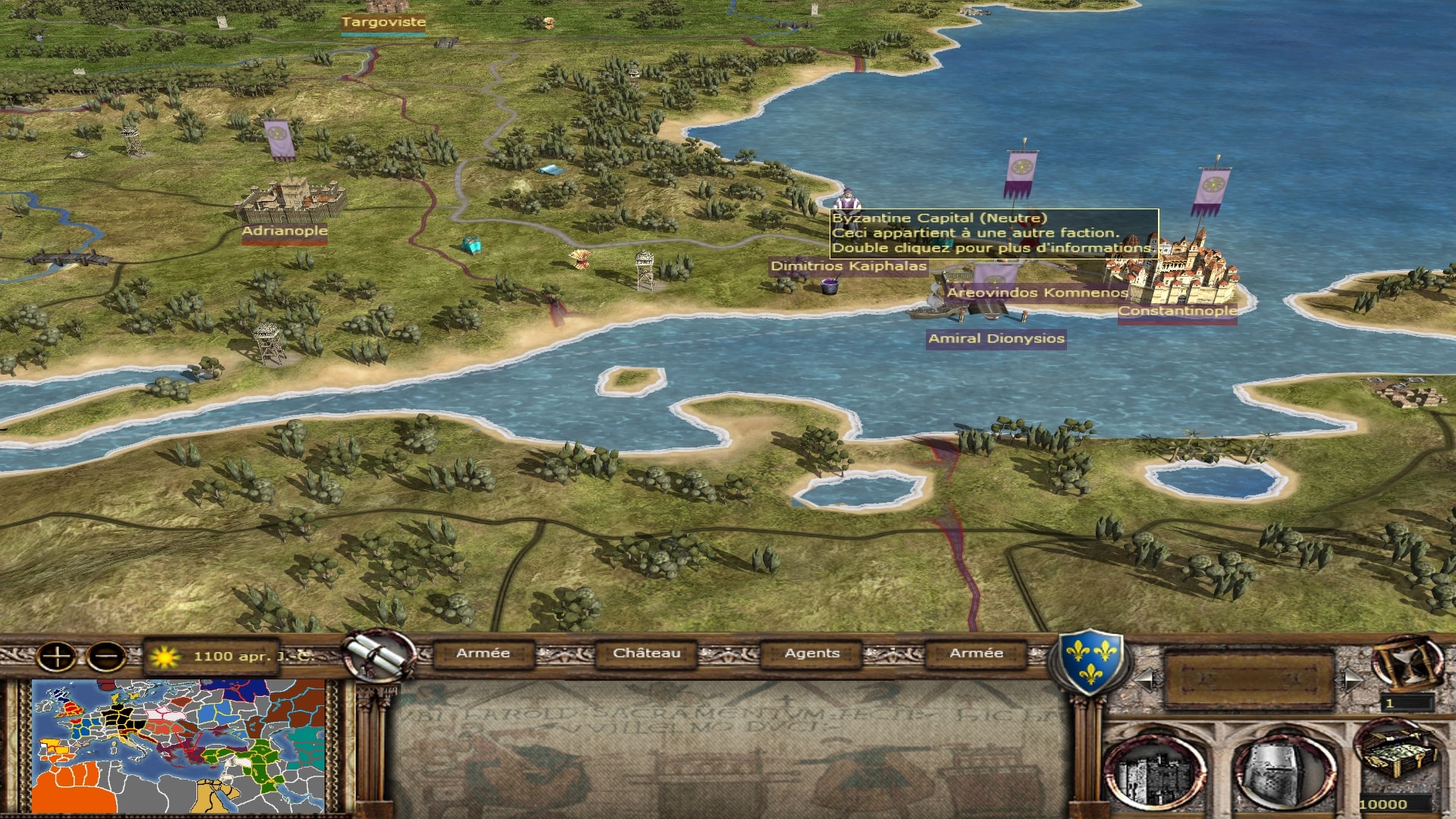
Task: Open the fleur-de-lis faction shield overview
Action: click(1090, 660)
